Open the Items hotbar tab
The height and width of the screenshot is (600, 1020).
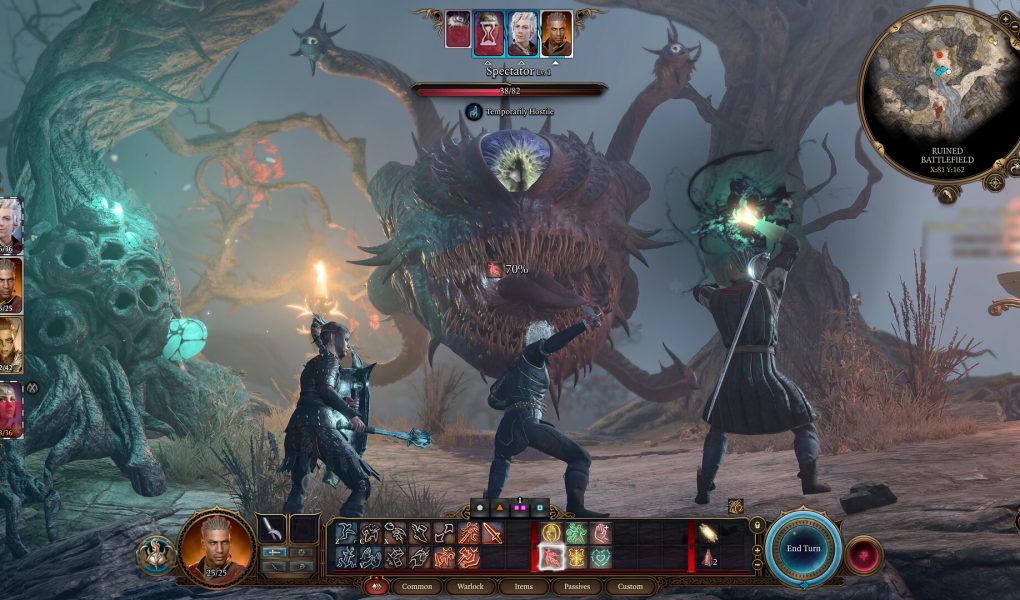point(525,586)
